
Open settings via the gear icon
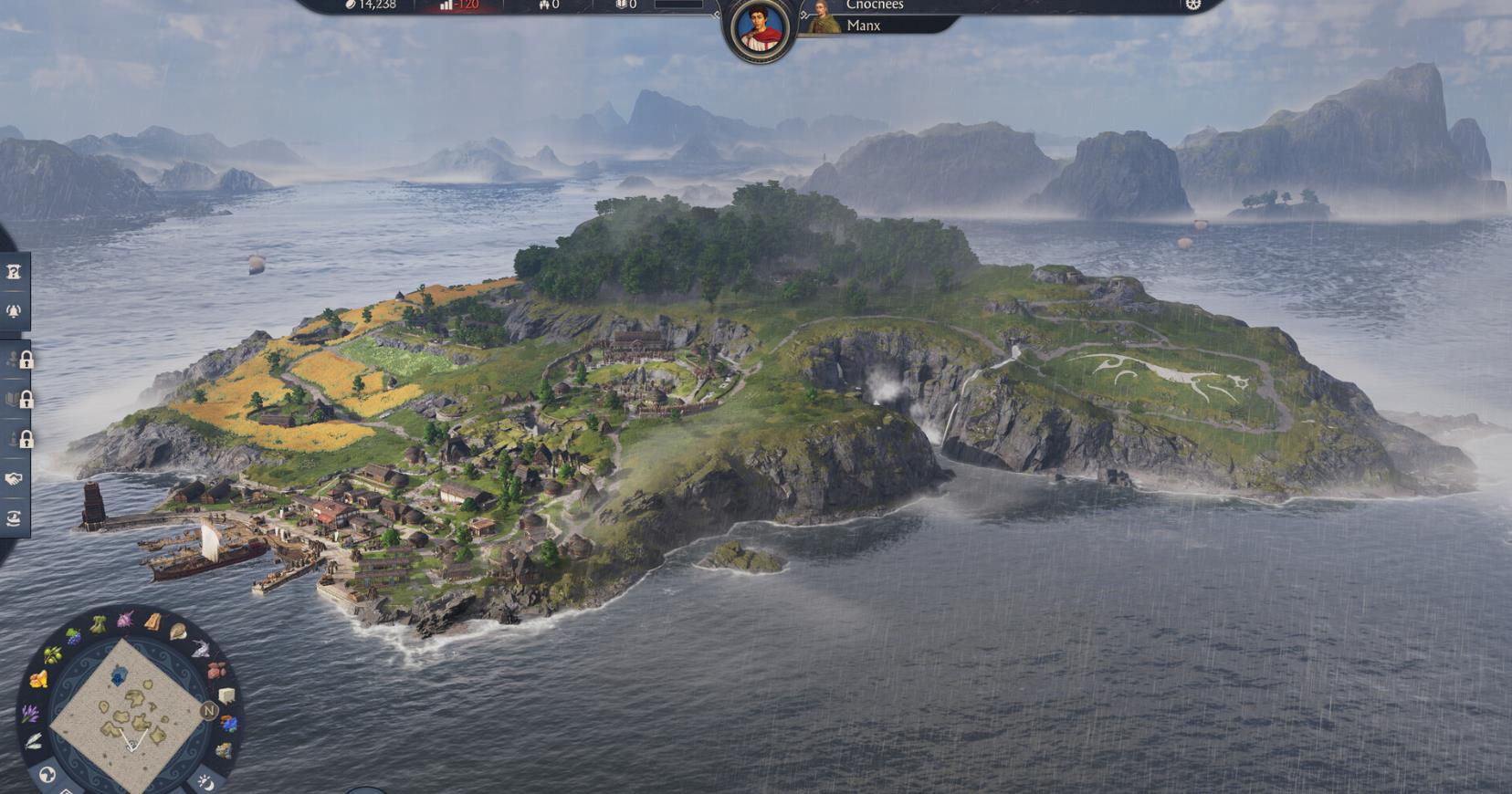(1192, 5)
